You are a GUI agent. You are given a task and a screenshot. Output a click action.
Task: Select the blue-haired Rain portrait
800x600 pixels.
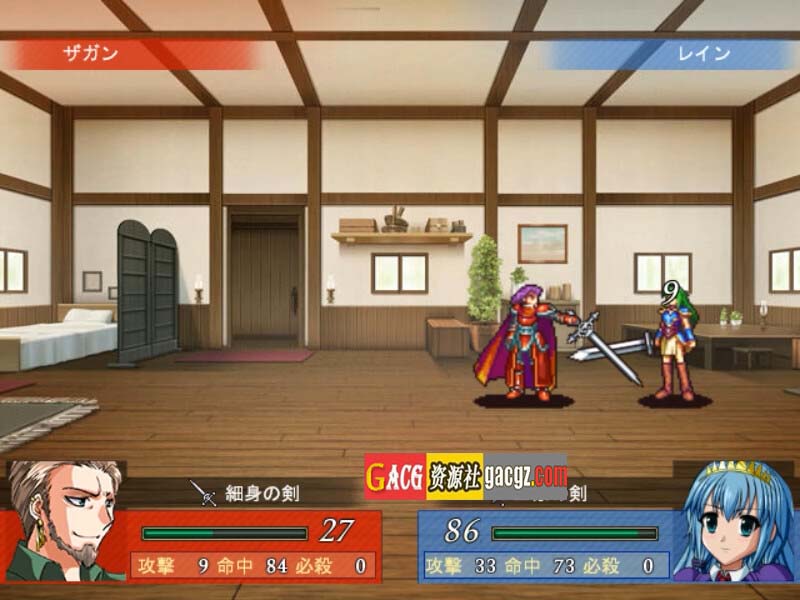pyautogui.click(x=734, y=521)
